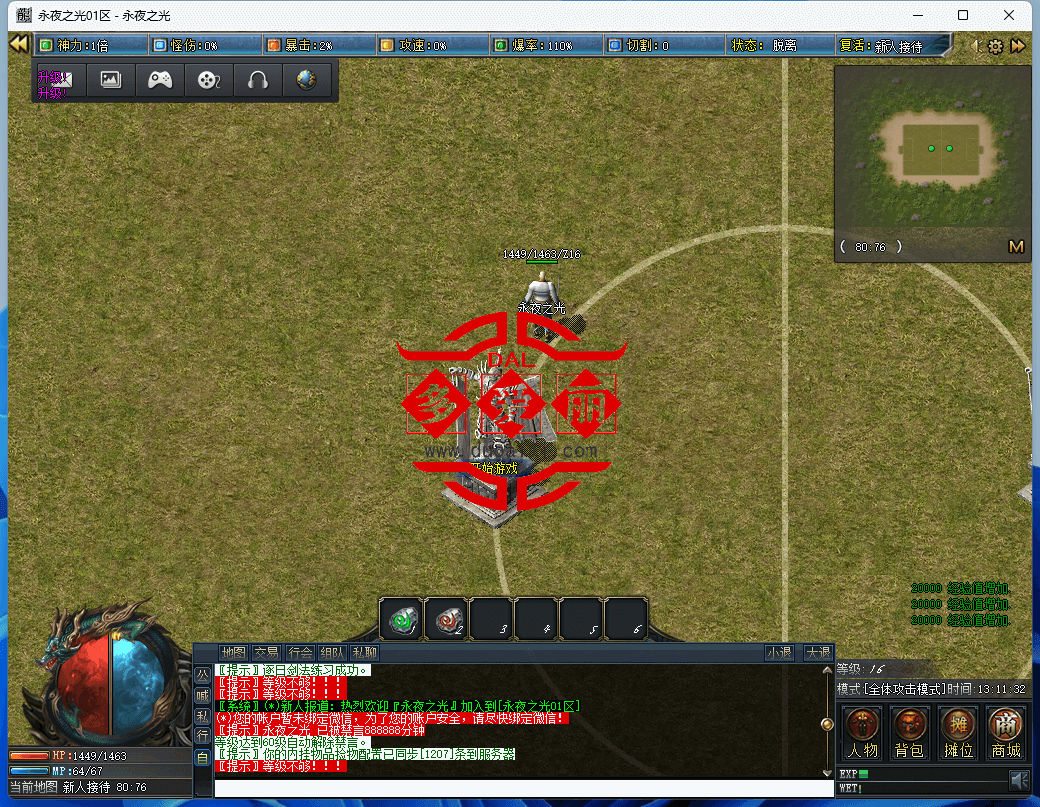1040x807 pixels.
Task: Click the 小退 logout button
Action: point(780,653)
